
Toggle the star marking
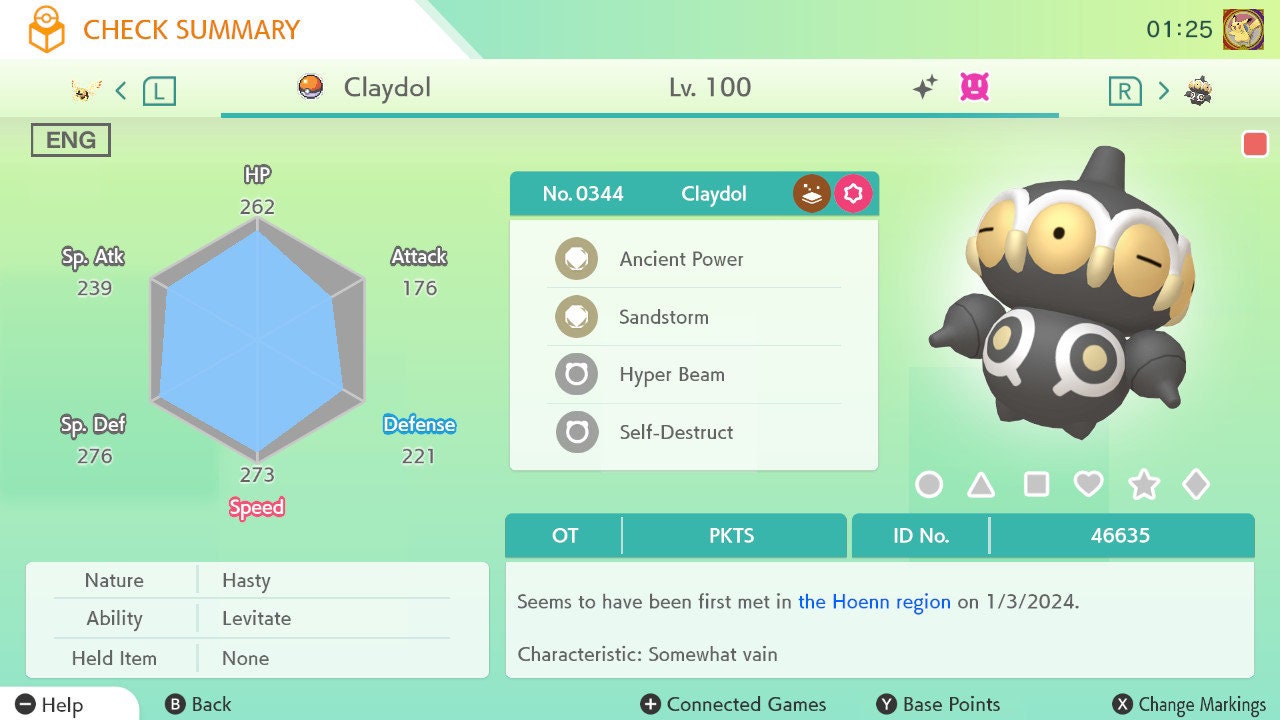(1143, 485)
